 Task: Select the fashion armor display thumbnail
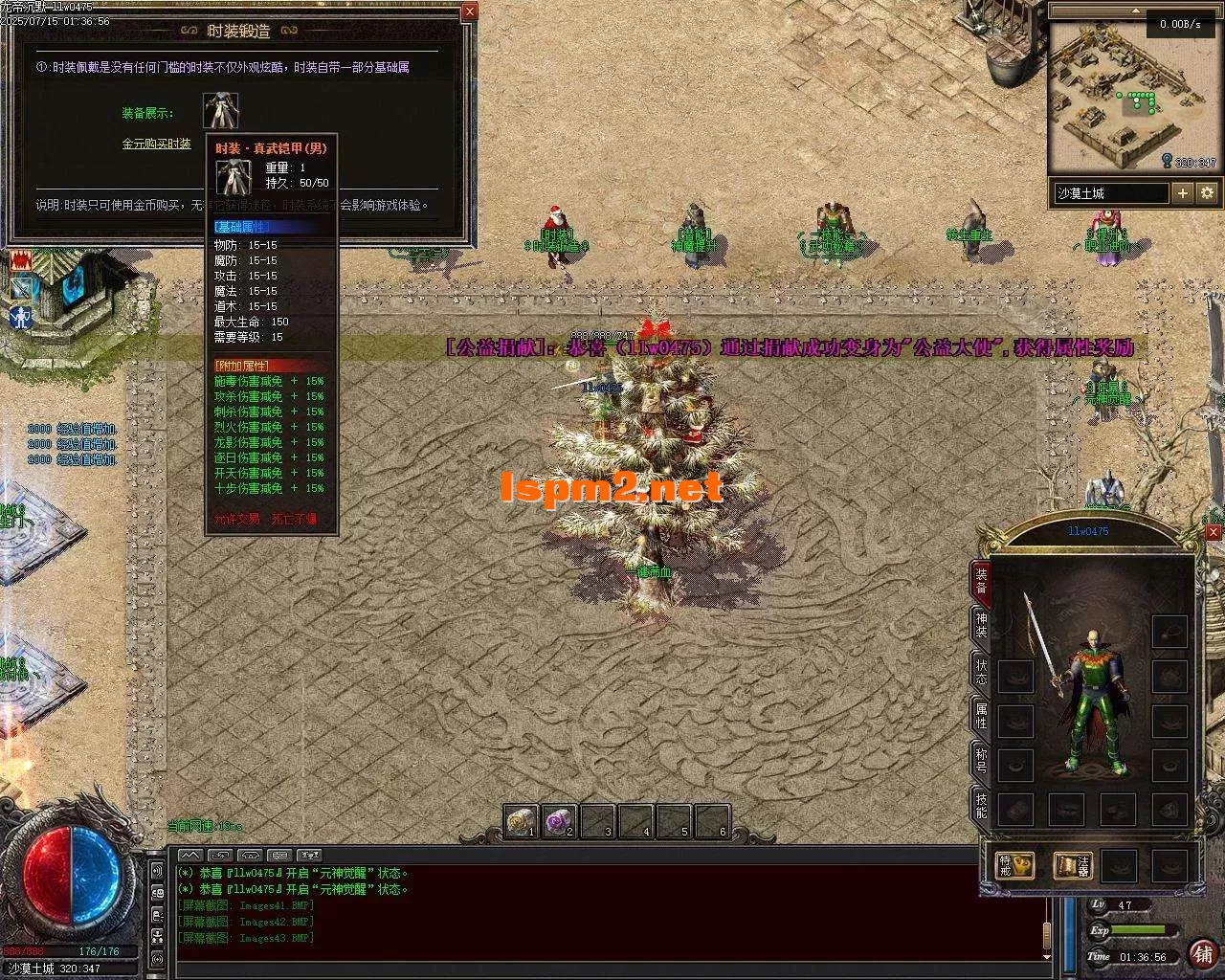click(x=221, y=111)
